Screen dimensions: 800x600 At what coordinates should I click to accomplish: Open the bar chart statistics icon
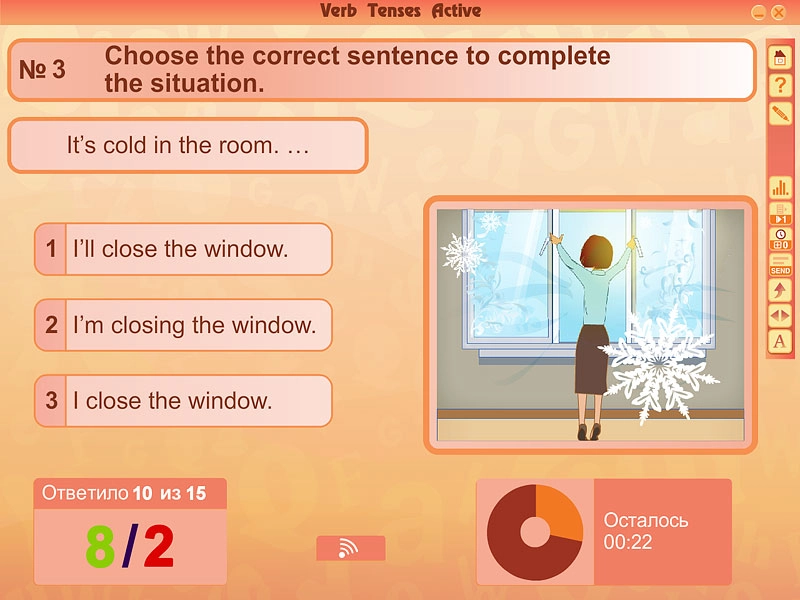(780, 188)
